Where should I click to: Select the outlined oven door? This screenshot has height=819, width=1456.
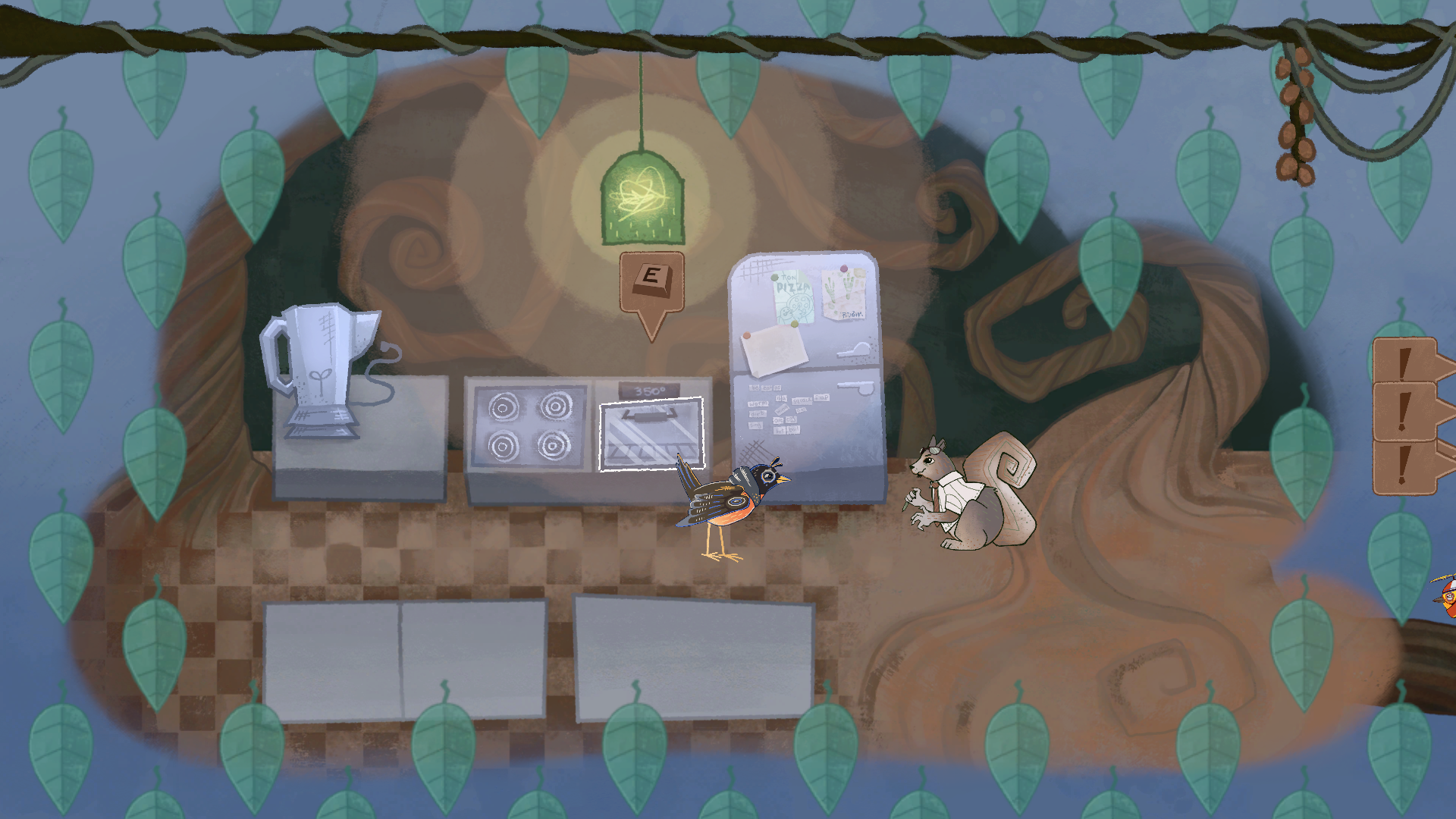coord(651,434)
